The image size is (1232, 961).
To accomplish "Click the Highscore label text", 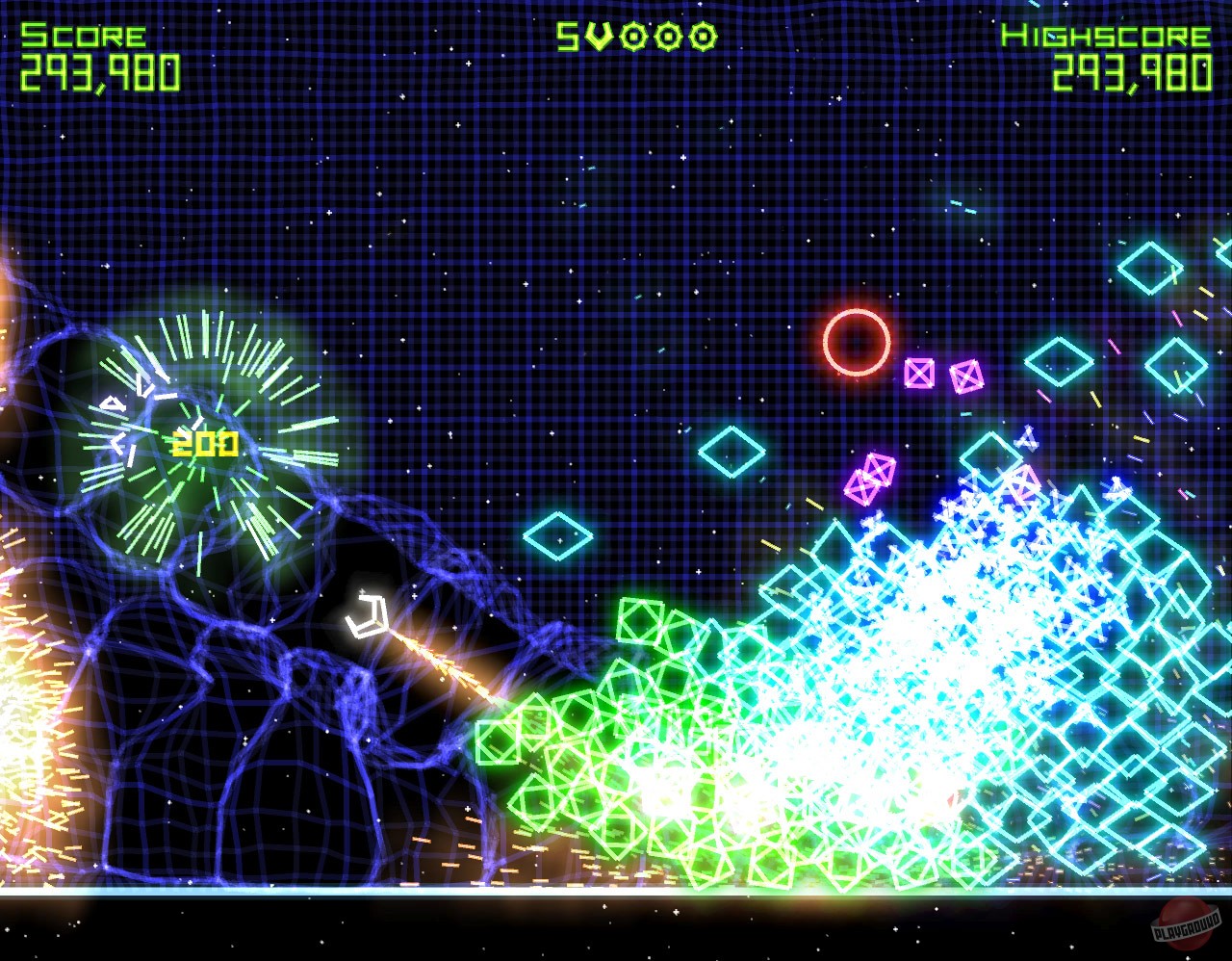I will (1105, 37).
